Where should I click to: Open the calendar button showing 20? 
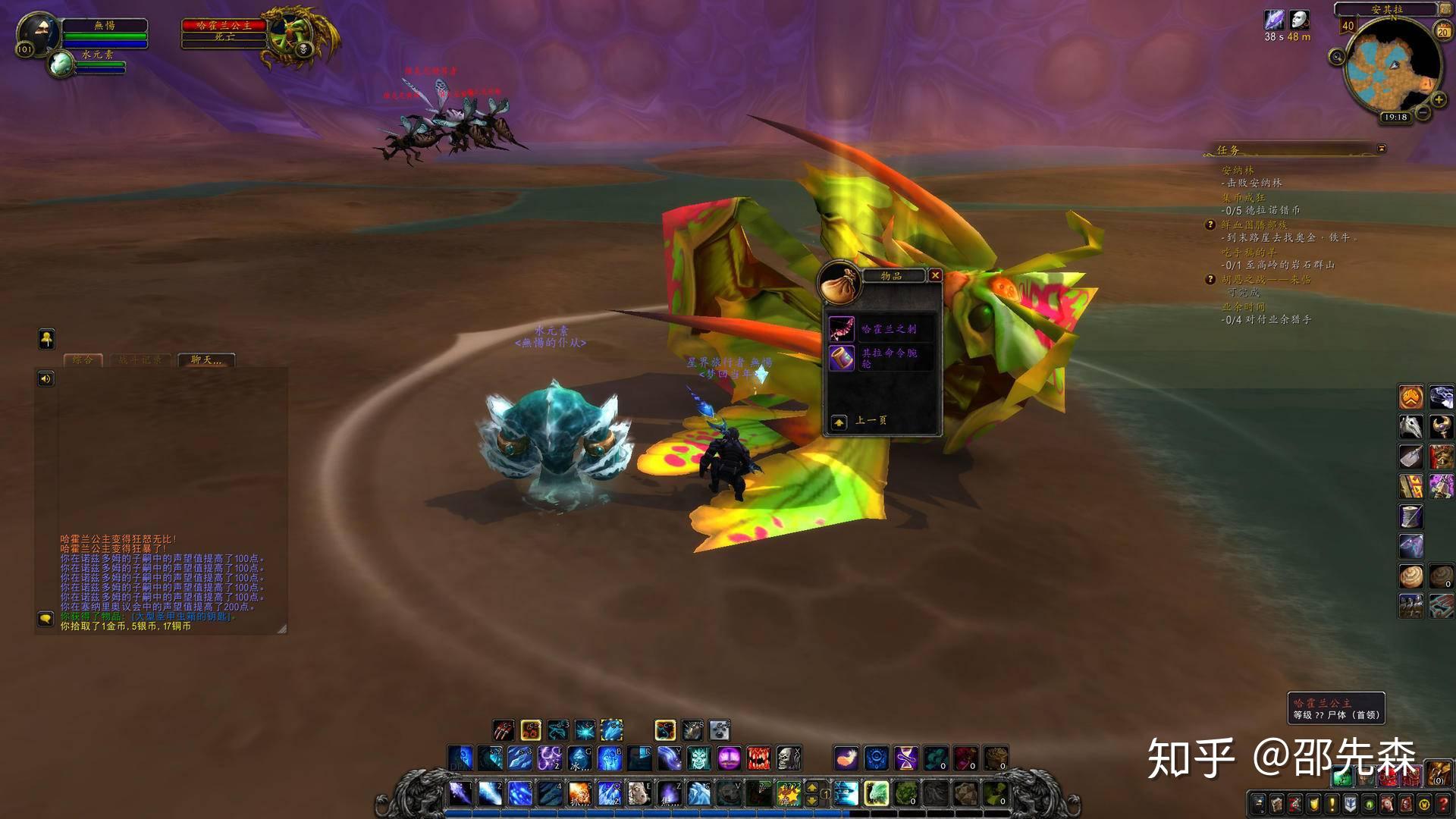click(x=1442, y=30)
